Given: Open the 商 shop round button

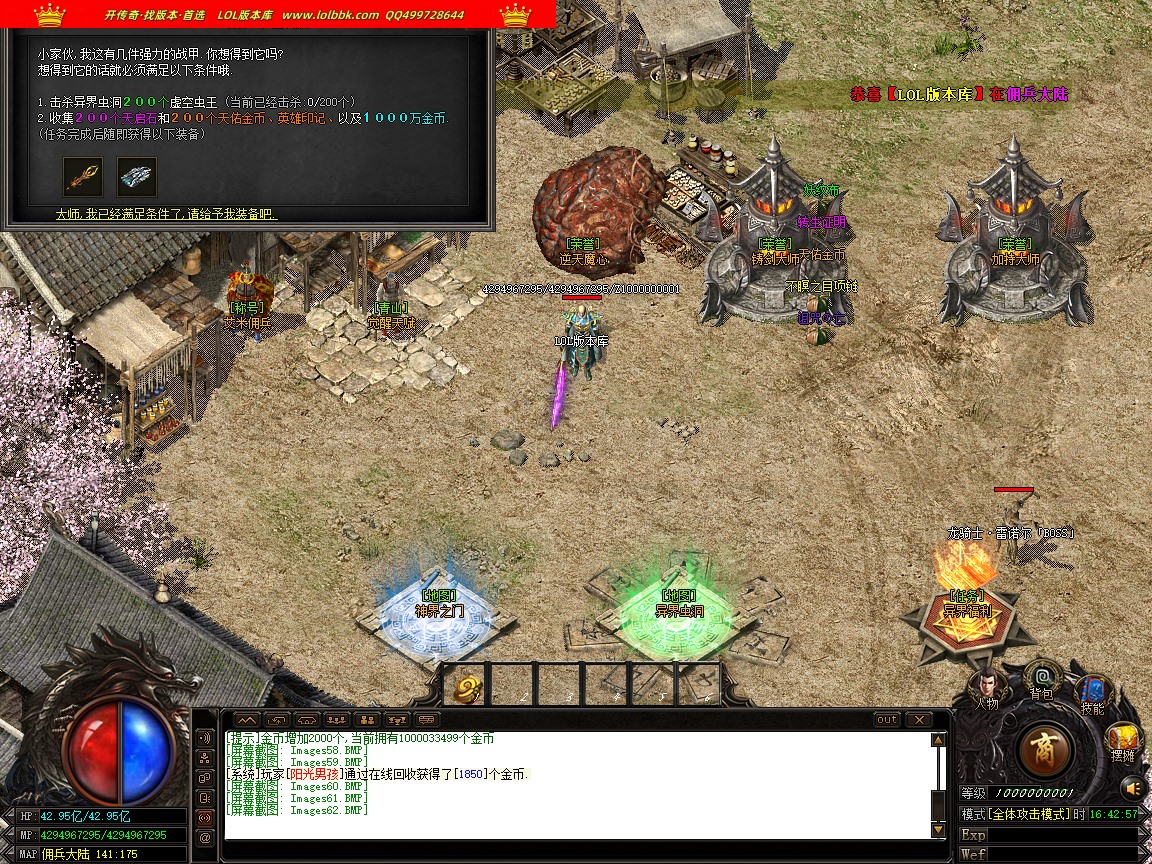Looking at the screenshot, I should click(x=1045, y=750).
